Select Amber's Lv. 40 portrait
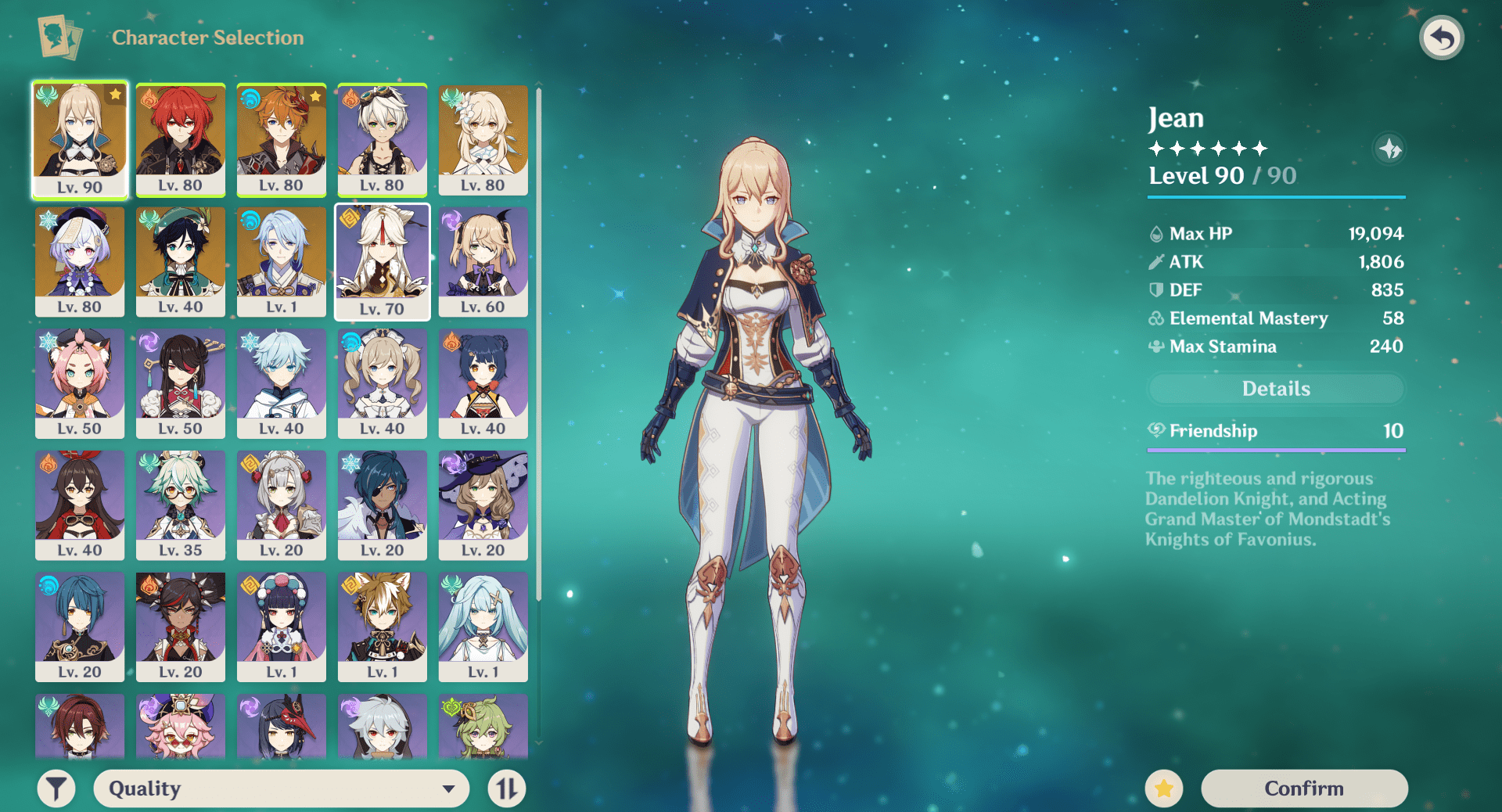The height and width of the screenshot is (812, 1502). [80, 505]
